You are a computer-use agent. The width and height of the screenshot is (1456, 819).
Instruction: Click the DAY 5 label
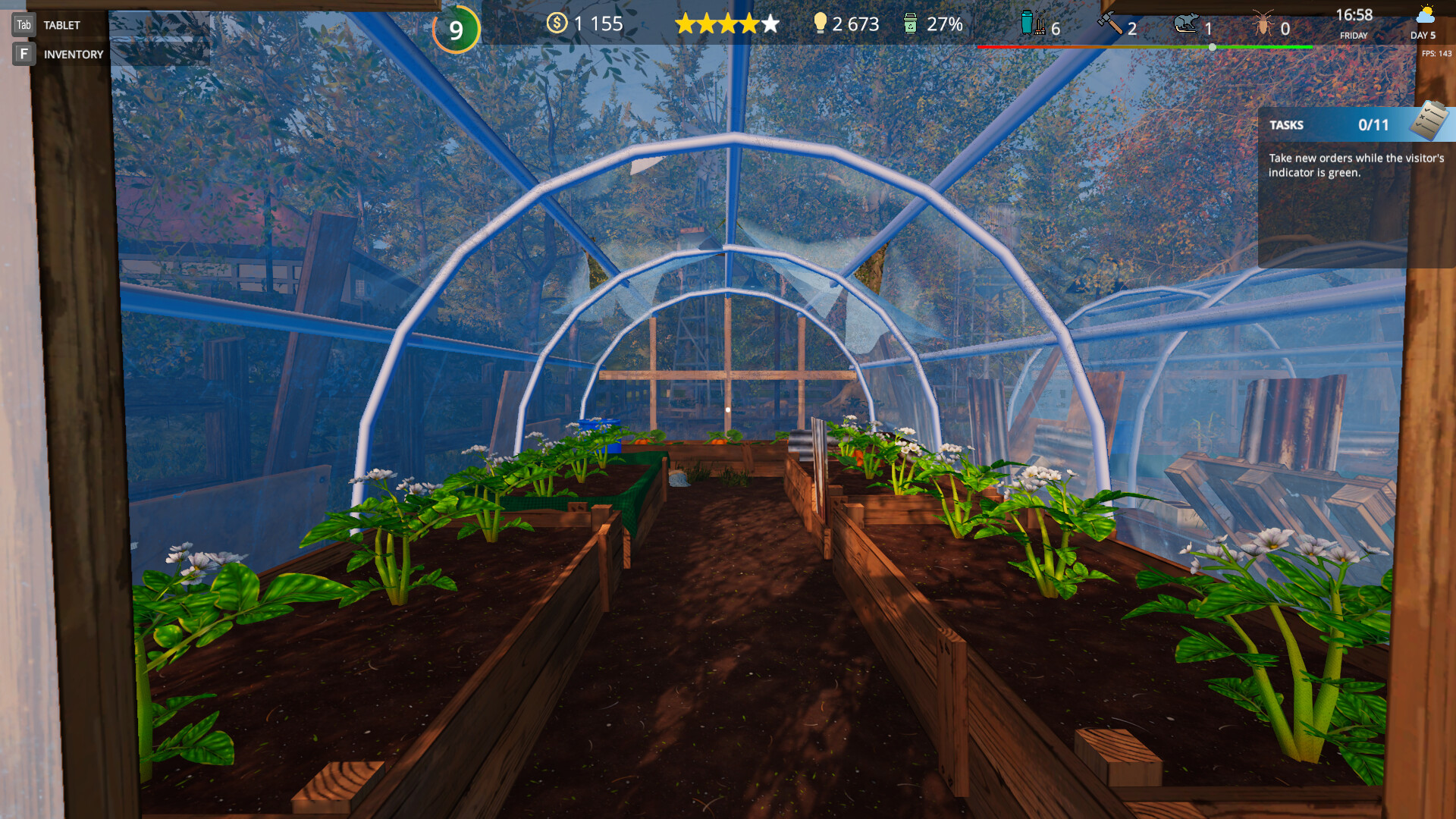click(x=1422, y=35)
